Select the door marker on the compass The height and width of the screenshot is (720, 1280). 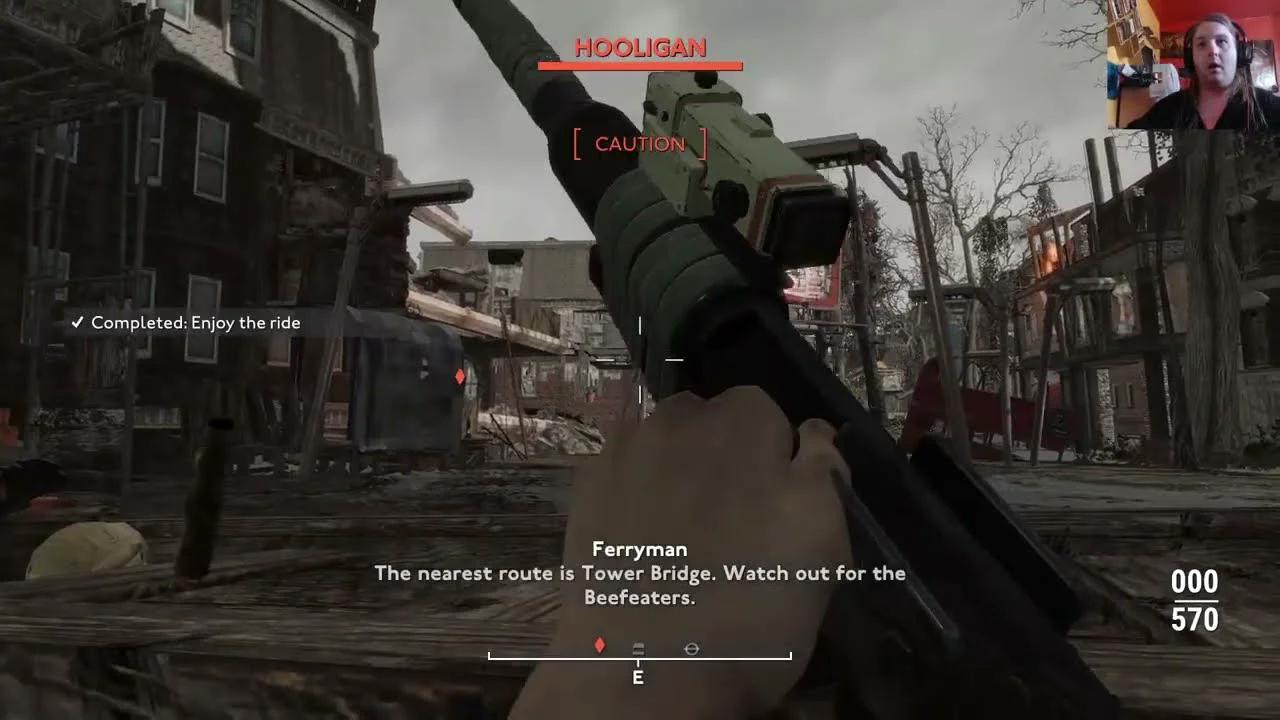[638, 647]
